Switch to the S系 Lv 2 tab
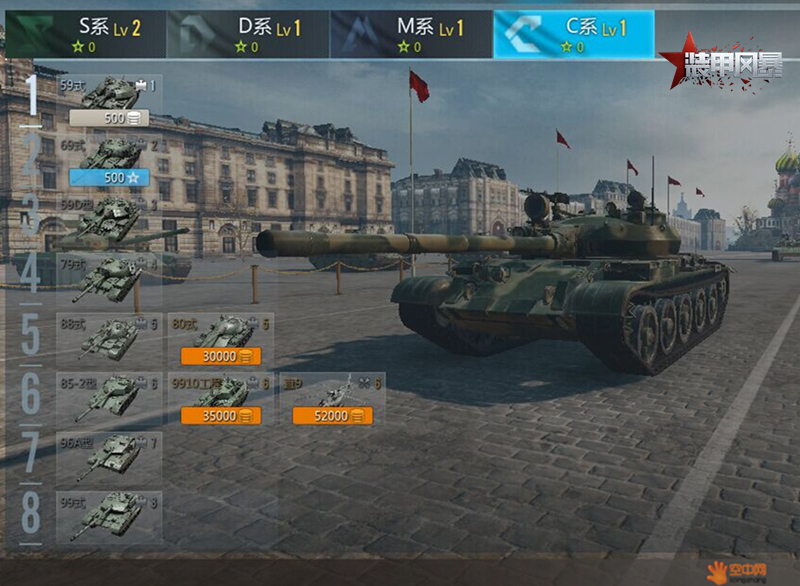This screenshot has width=800, height=586. (85, 33)
